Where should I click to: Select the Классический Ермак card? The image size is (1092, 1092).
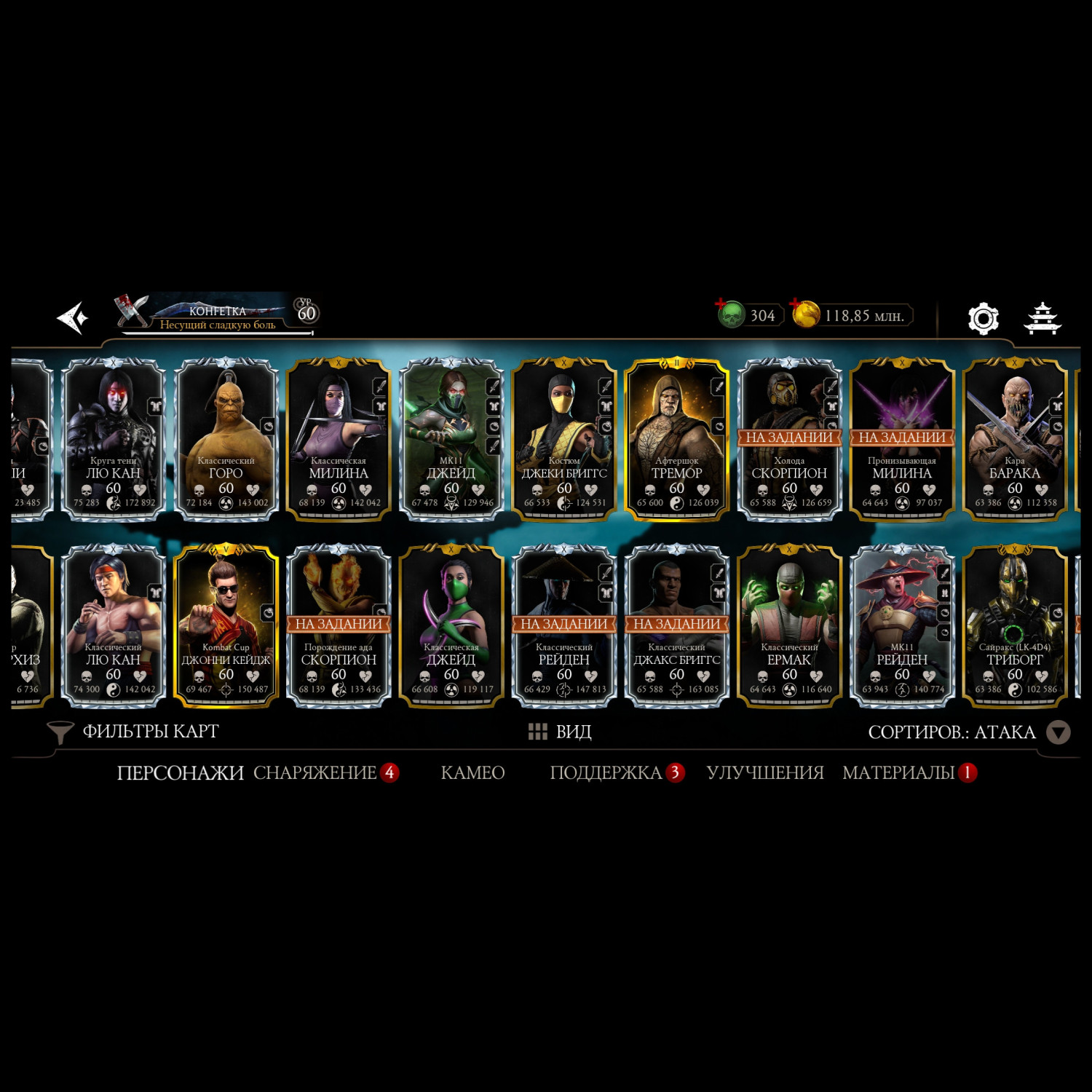tap(789, 626)
